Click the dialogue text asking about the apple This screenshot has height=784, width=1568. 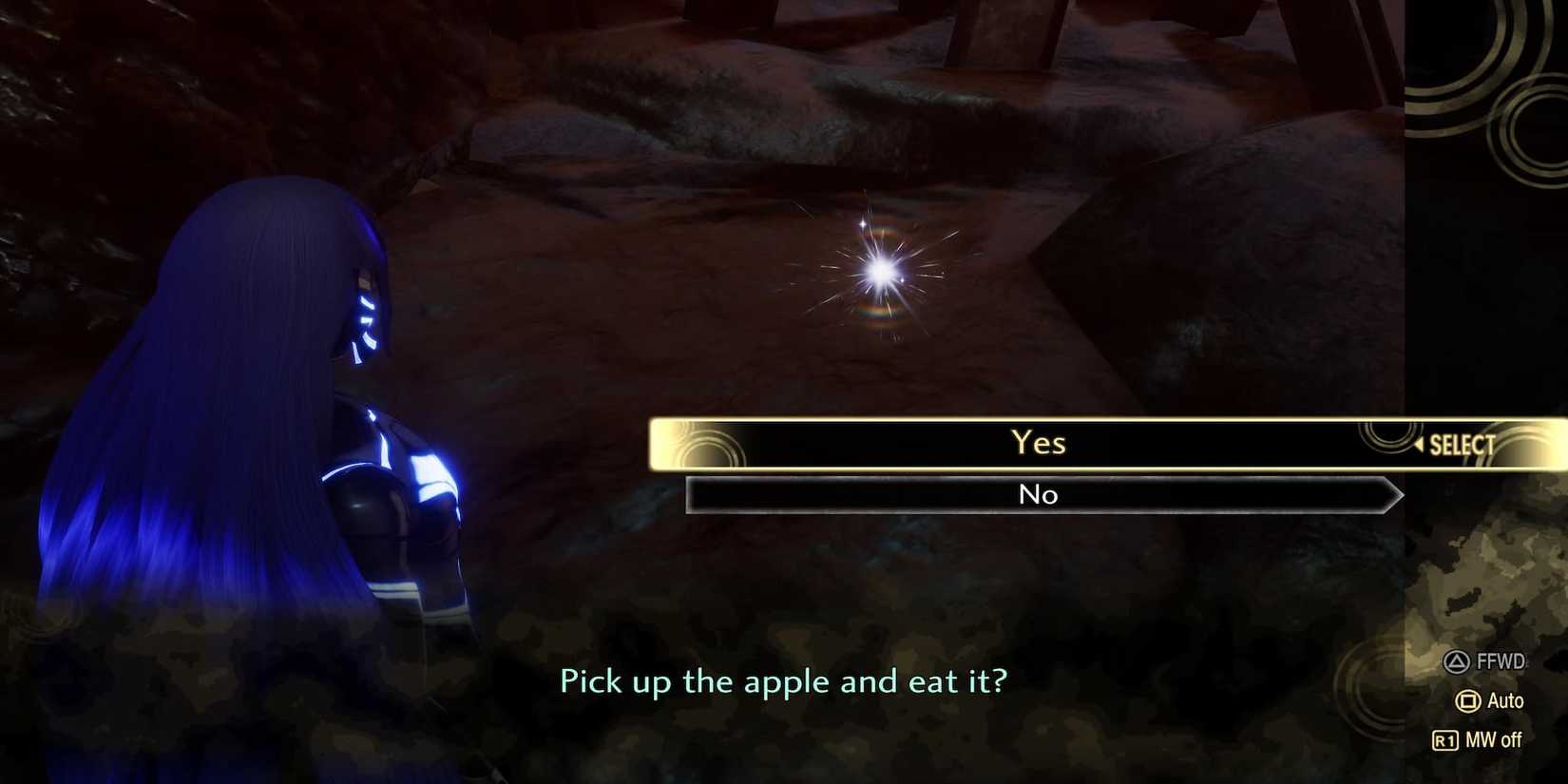pyautogui.click(x=784, y=681)
